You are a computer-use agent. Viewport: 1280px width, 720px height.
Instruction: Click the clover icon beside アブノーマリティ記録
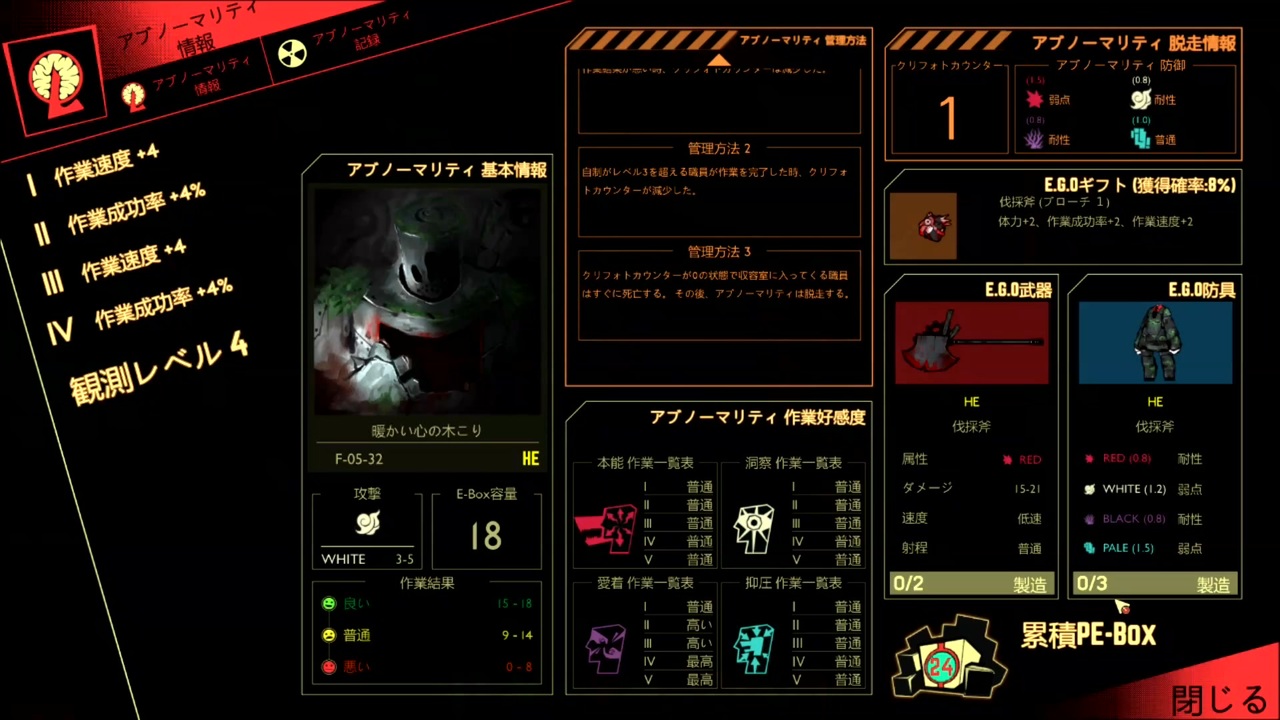291,52
